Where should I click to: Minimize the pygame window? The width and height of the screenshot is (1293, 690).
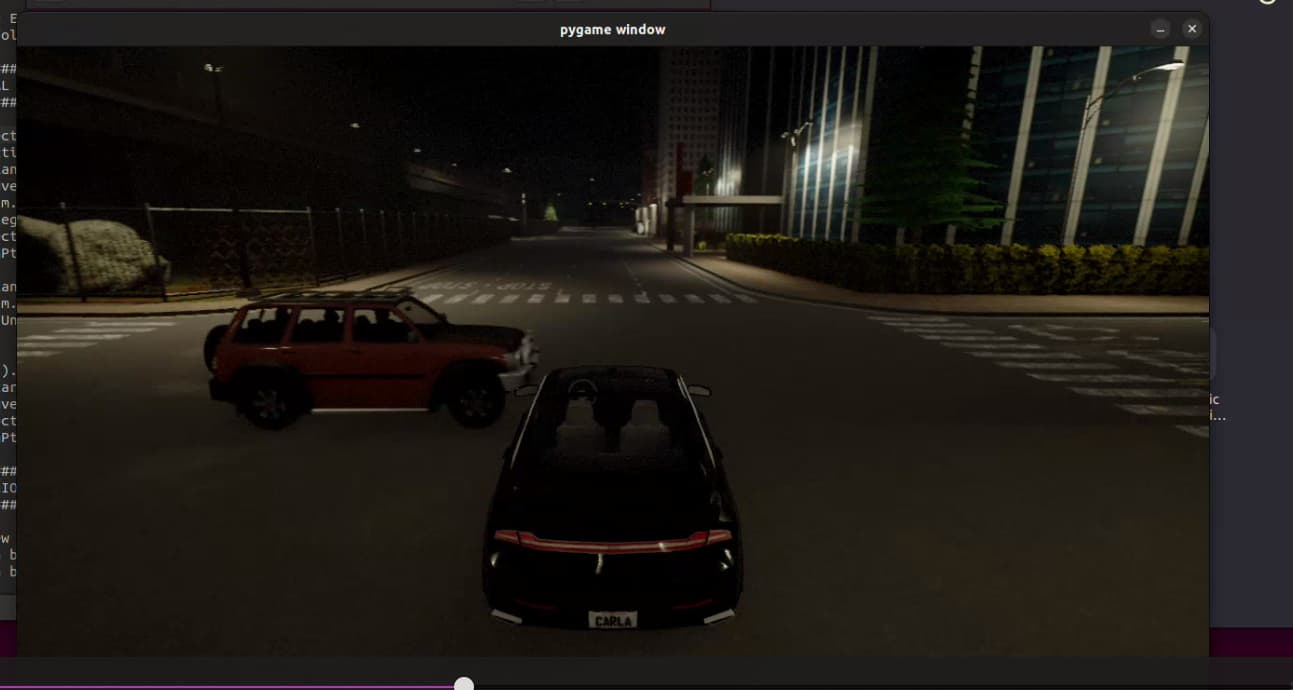[1160, 29]
